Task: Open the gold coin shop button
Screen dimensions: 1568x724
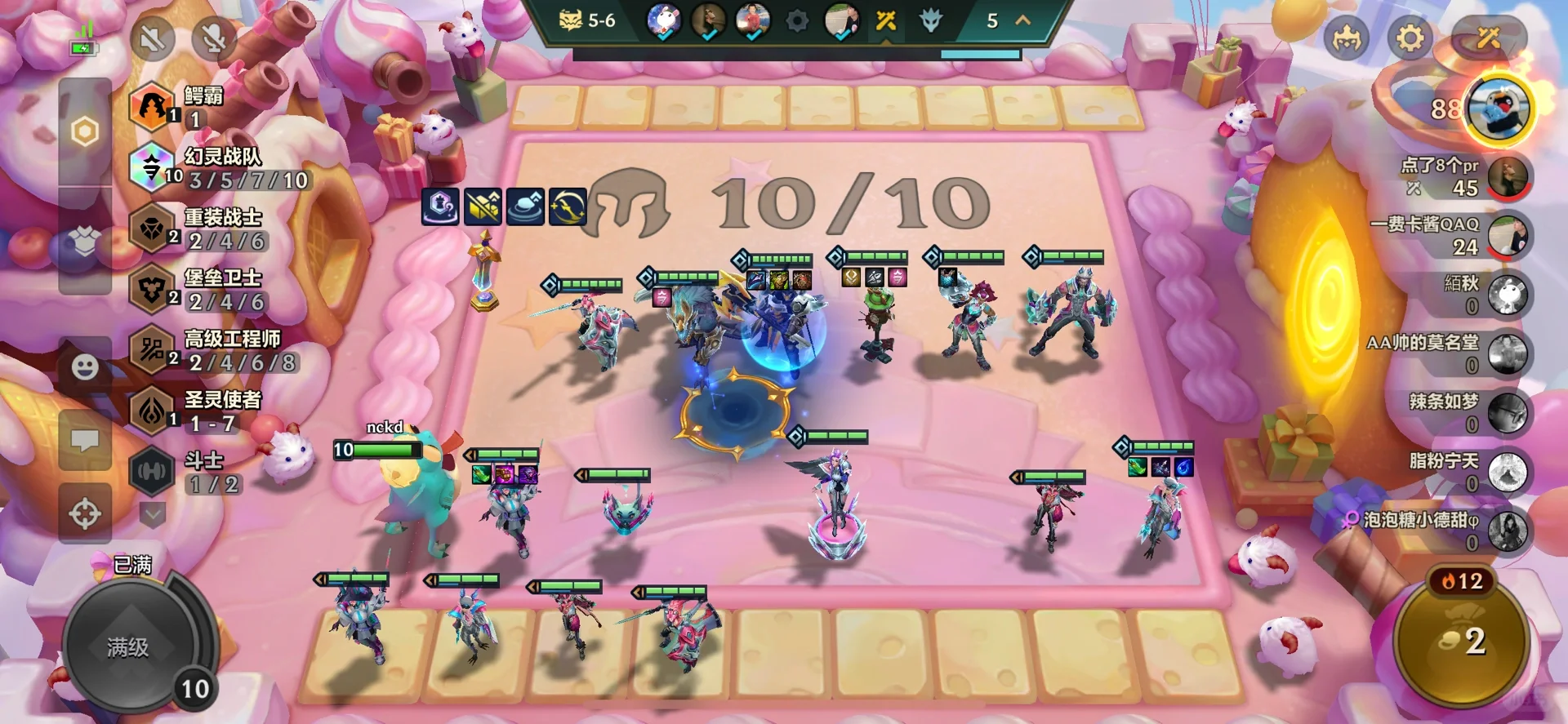Action: point(1462,642)
